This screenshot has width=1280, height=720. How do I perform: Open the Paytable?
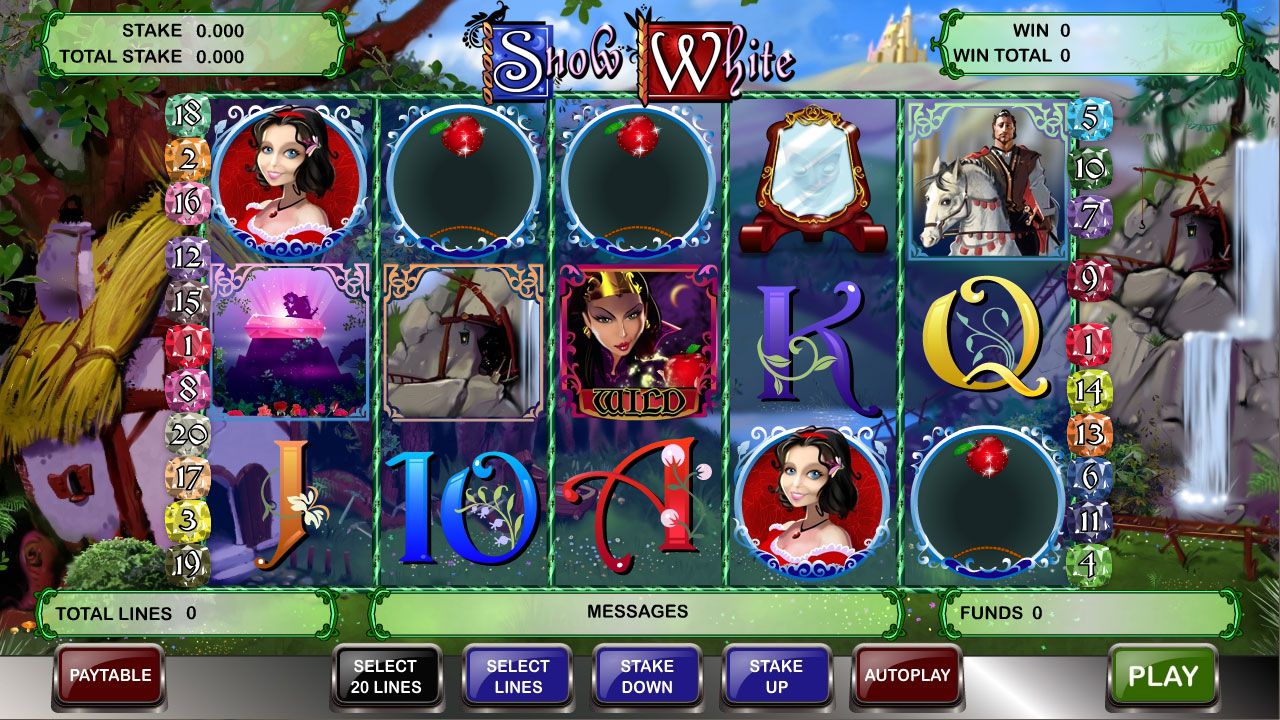point(110,676)
